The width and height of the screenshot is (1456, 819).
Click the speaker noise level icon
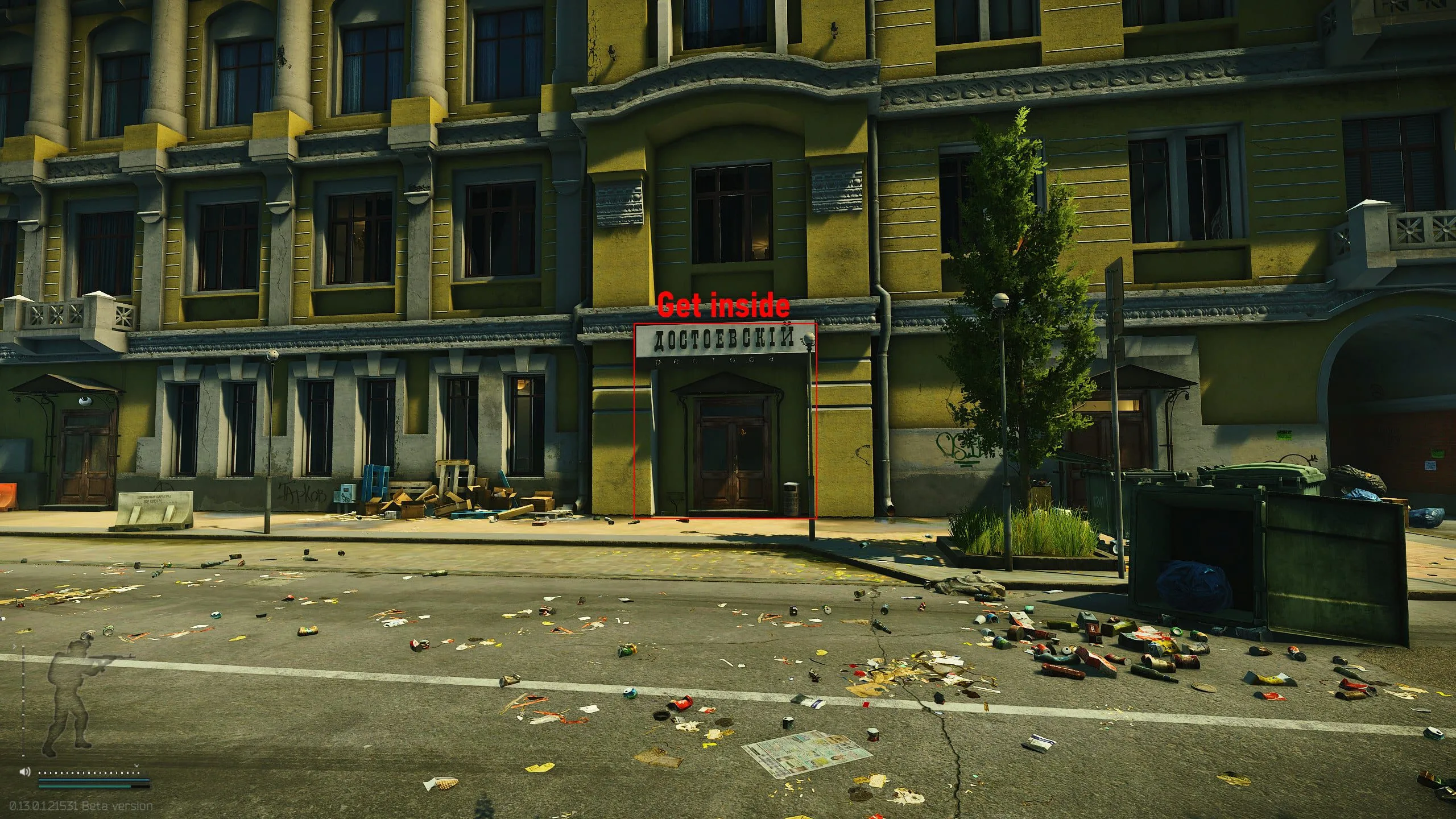tap(24, 772)
